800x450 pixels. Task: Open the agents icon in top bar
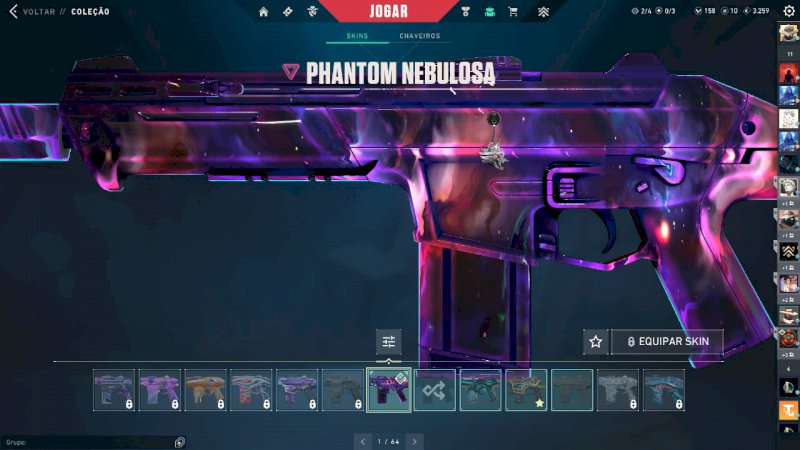(312, 12)
